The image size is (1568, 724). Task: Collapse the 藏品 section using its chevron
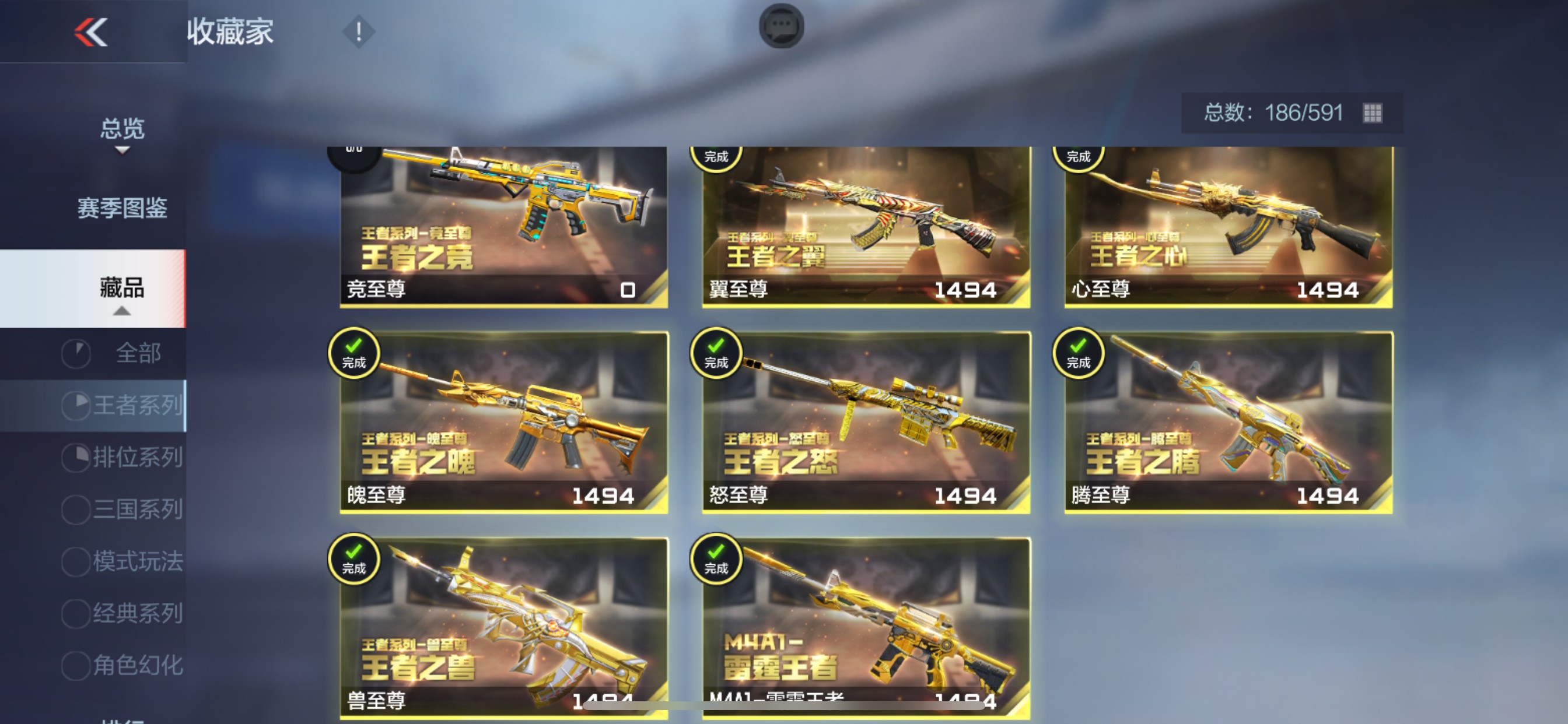(x=122, y=311)
